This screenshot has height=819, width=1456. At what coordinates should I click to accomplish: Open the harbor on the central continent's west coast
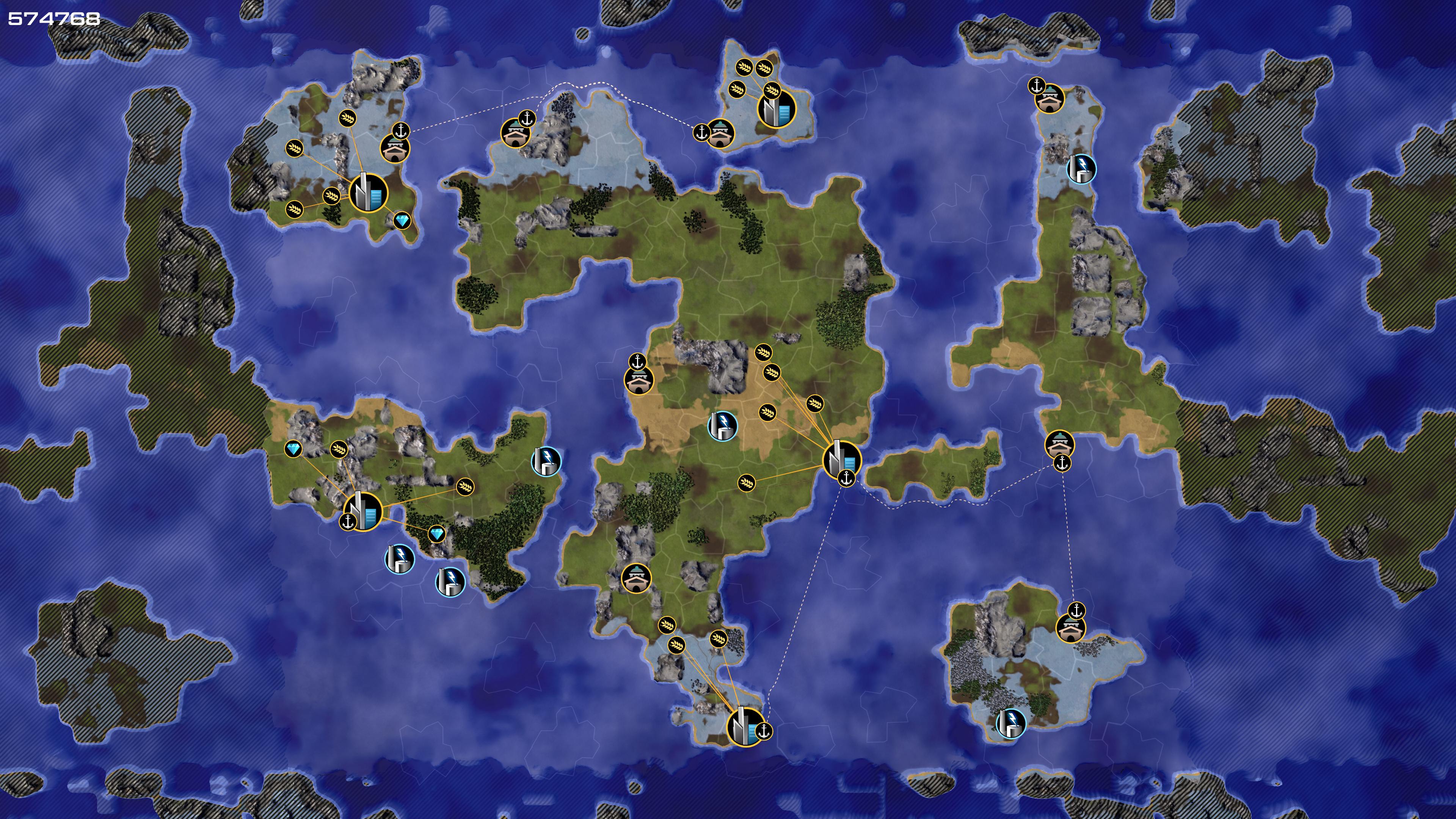pos(639,379)
